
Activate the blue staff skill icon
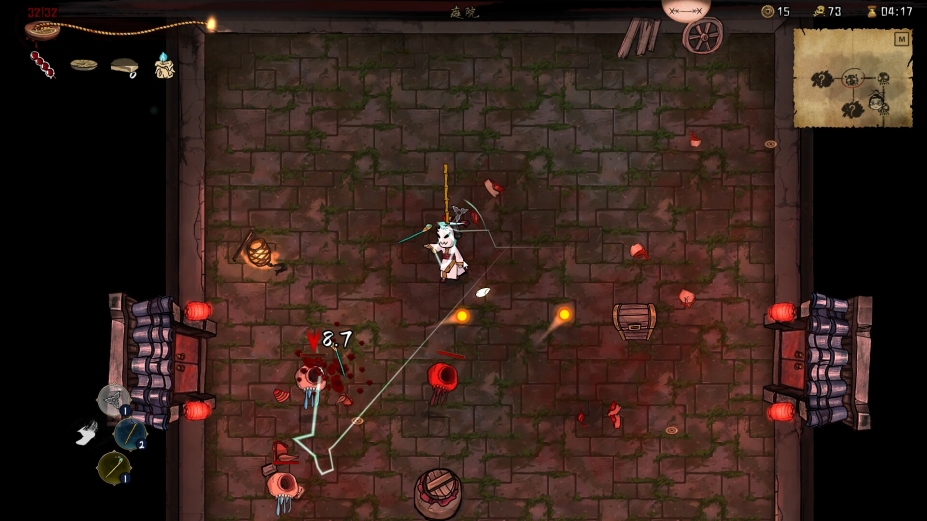[x=129, y=433]
